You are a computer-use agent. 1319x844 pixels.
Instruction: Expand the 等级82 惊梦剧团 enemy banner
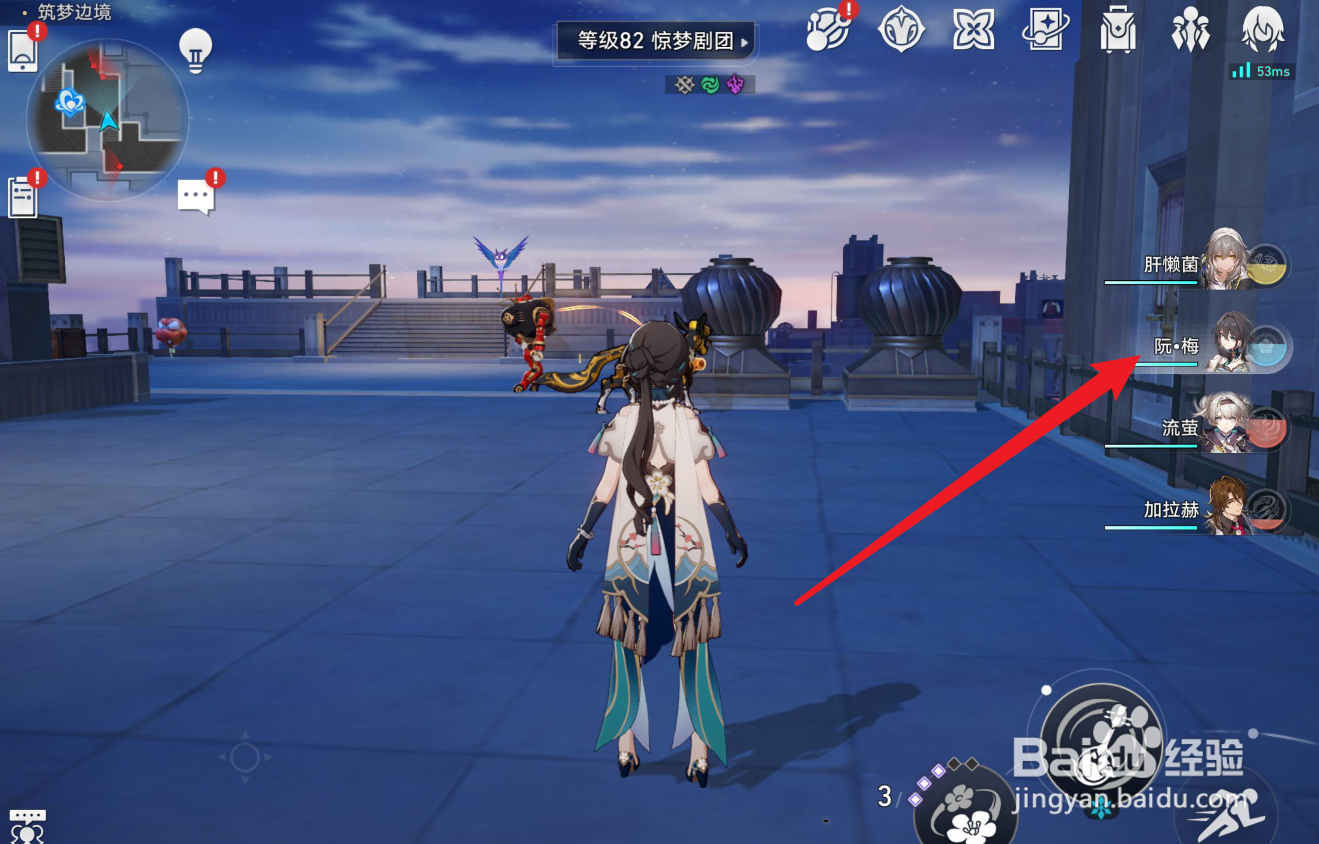click(x=655, y=42)
